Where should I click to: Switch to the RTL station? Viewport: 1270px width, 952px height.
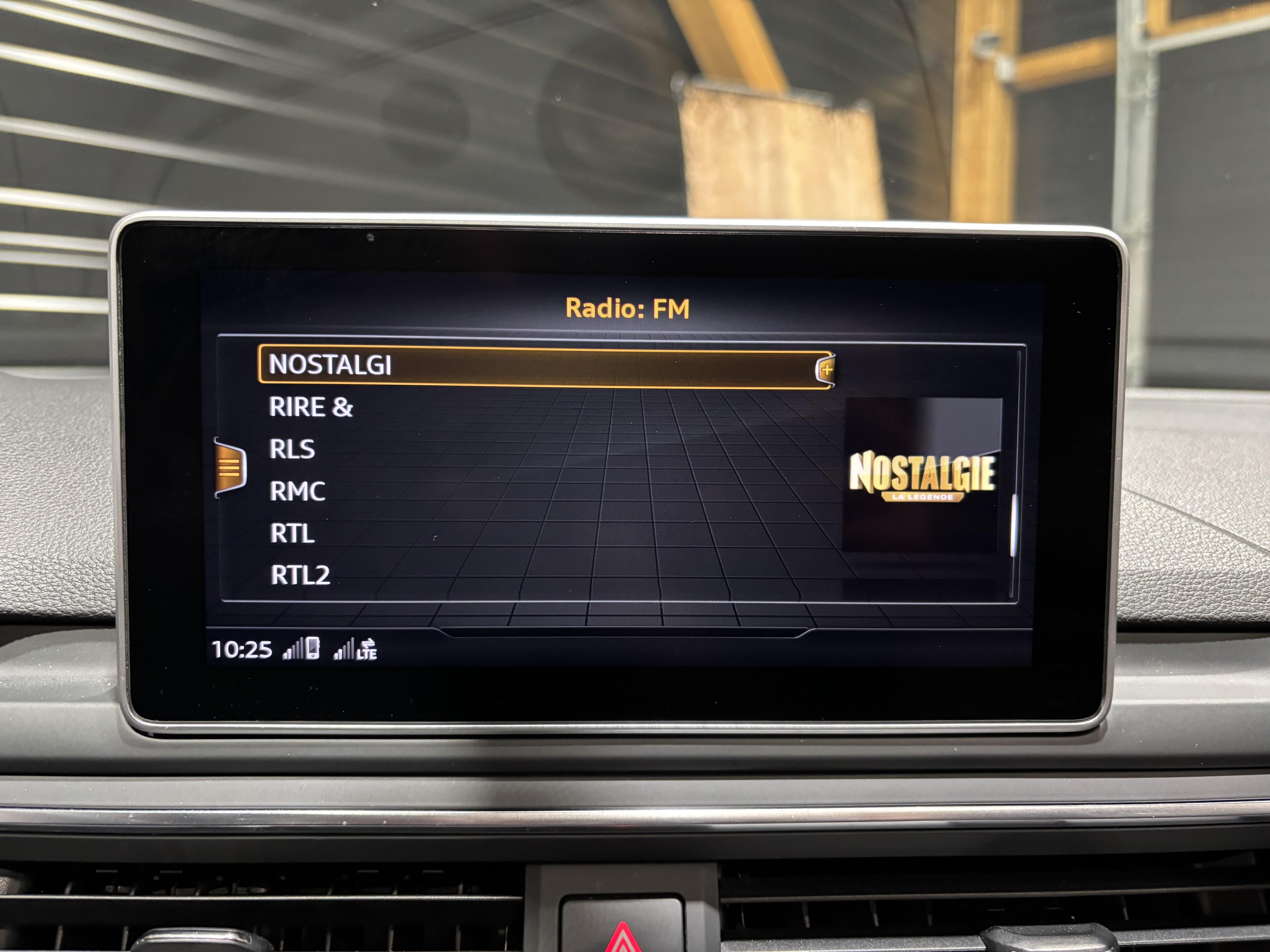point(292,534)
